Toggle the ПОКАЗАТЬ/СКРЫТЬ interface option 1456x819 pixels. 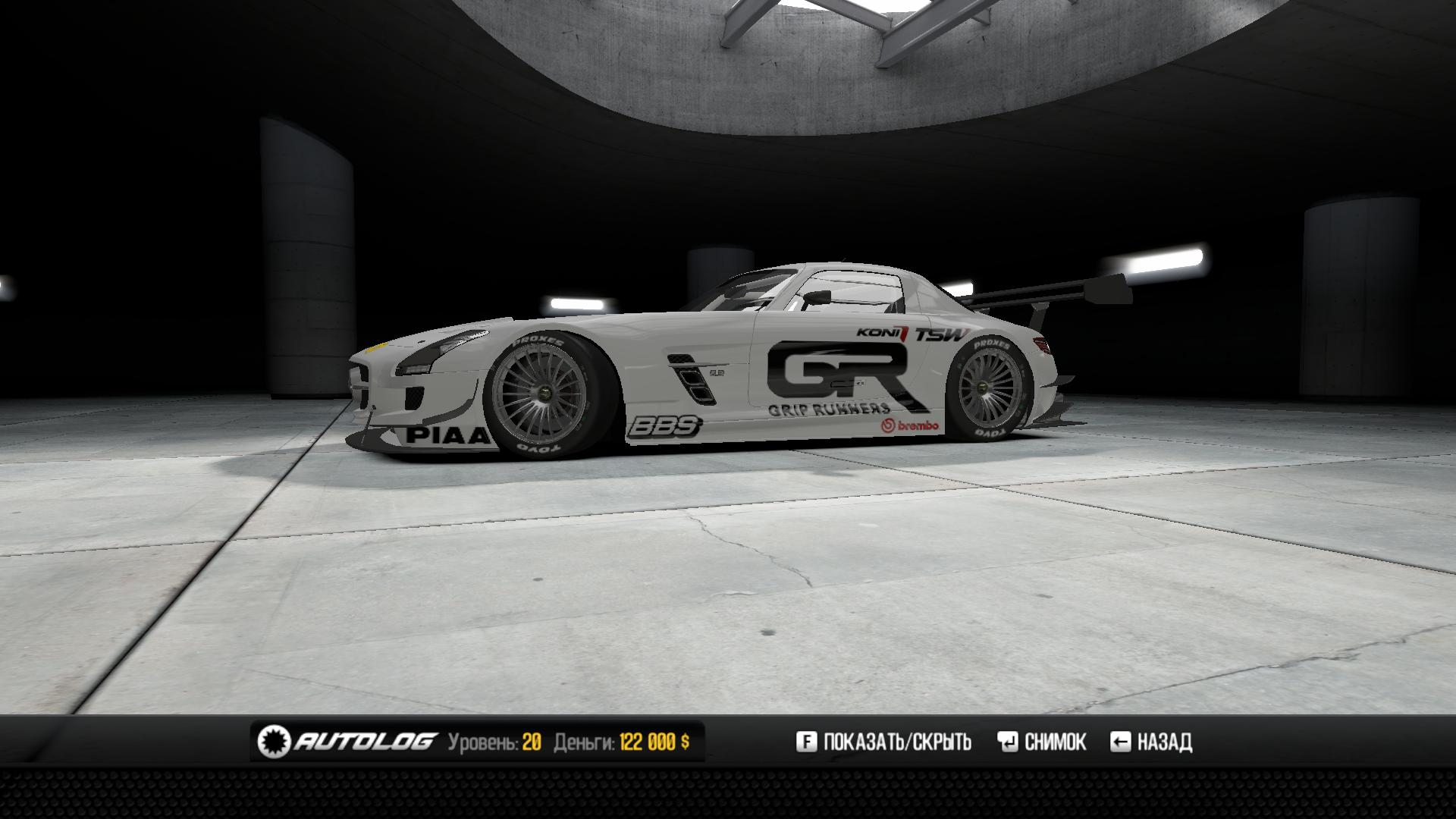click(884, 741)
